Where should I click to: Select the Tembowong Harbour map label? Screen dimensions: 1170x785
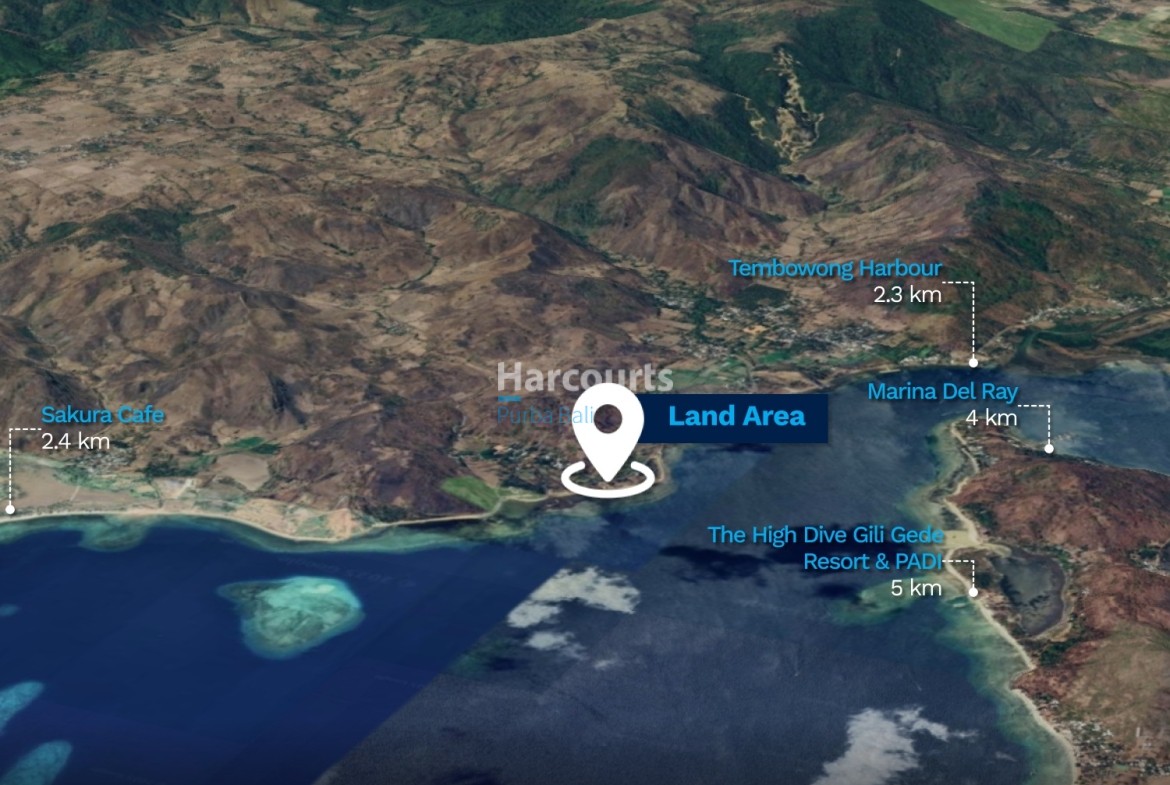tap(834, 269)
